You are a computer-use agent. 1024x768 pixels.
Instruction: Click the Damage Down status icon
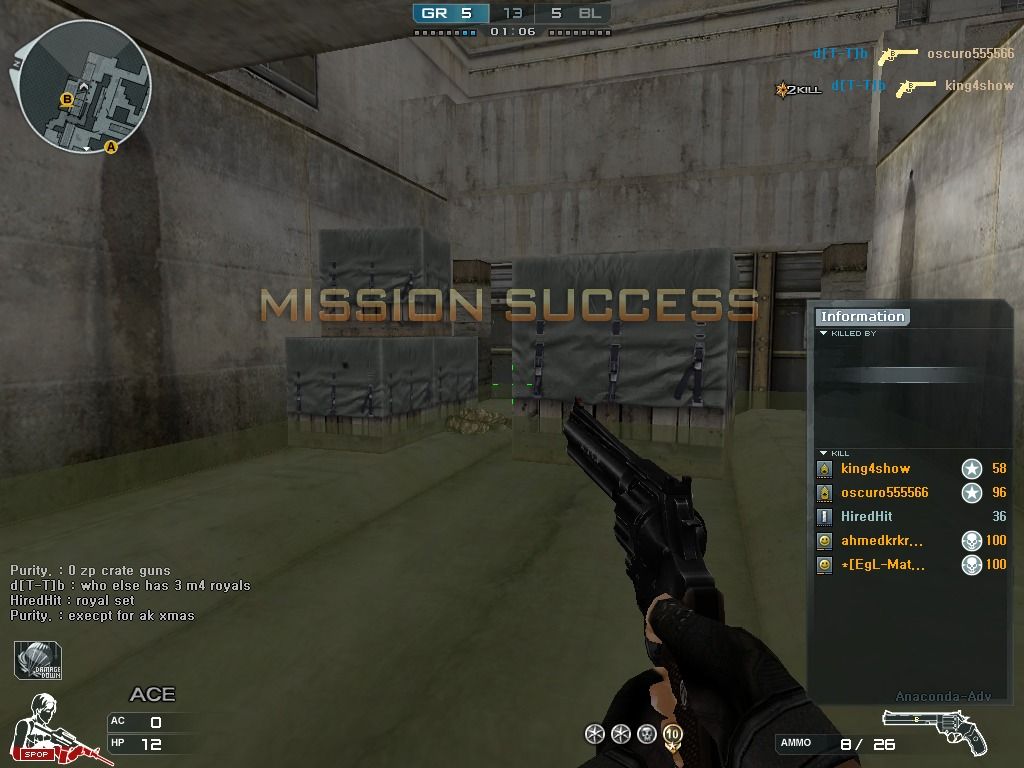pyautogui.click(x=37, y=661)
